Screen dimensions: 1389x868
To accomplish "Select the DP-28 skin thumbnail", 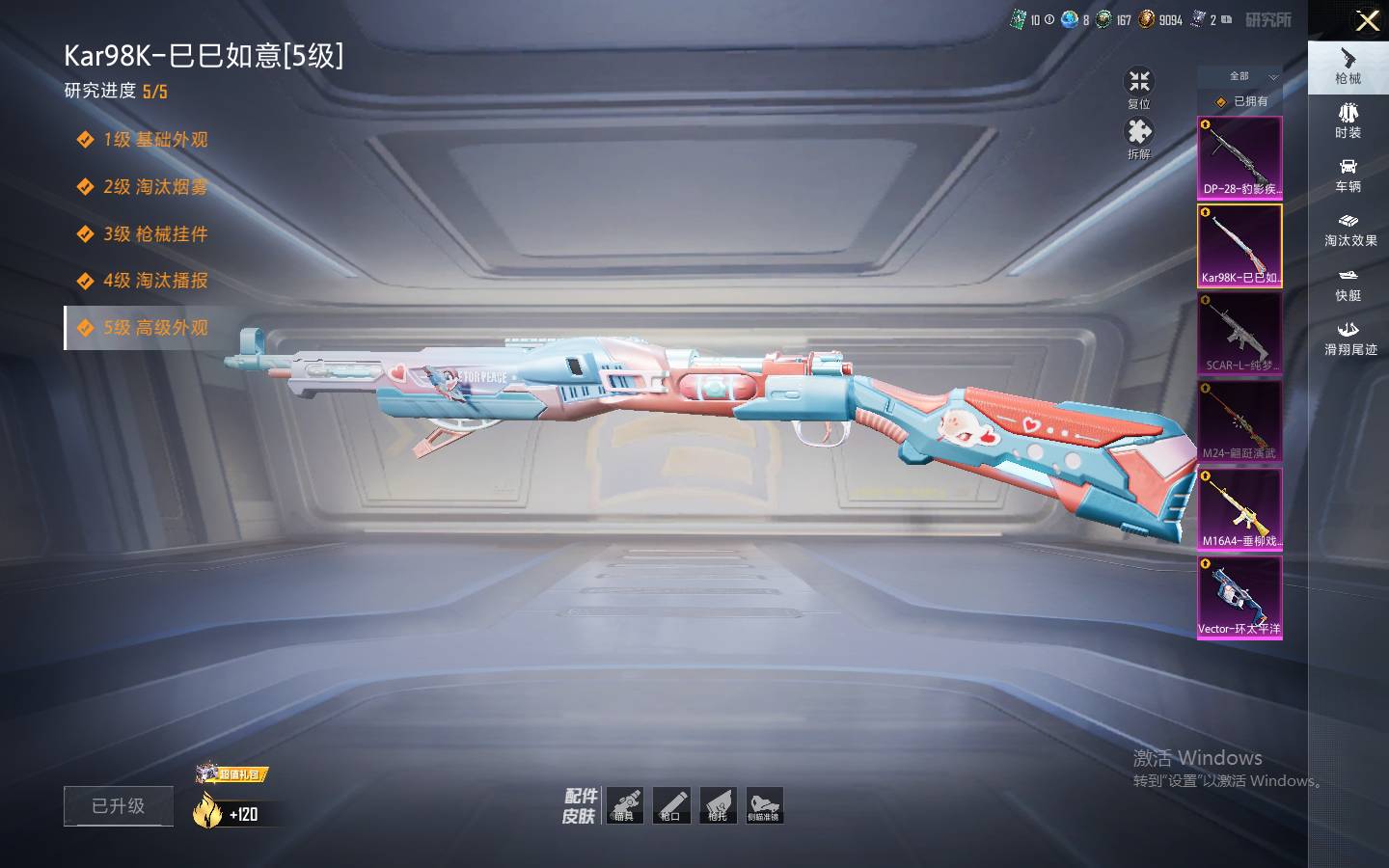I will (1239, 157).
